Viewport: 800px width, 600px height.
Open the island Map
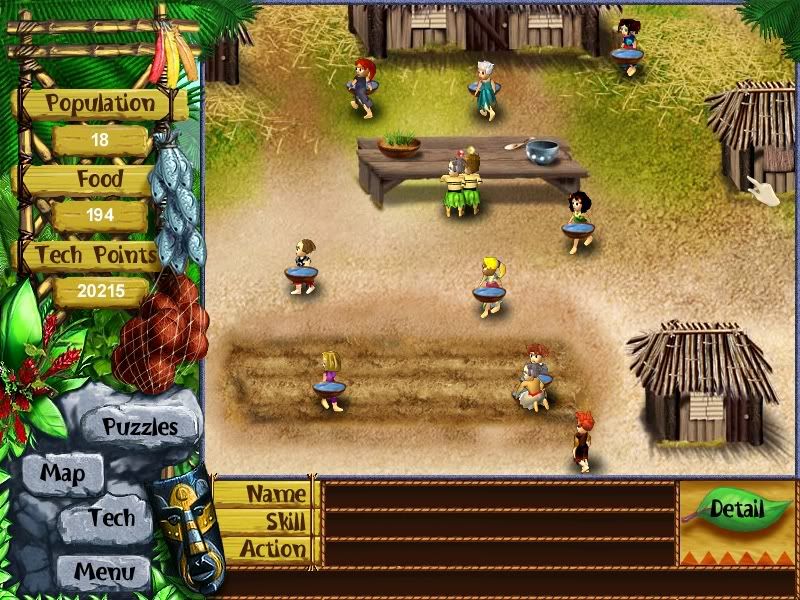(62, 473)
